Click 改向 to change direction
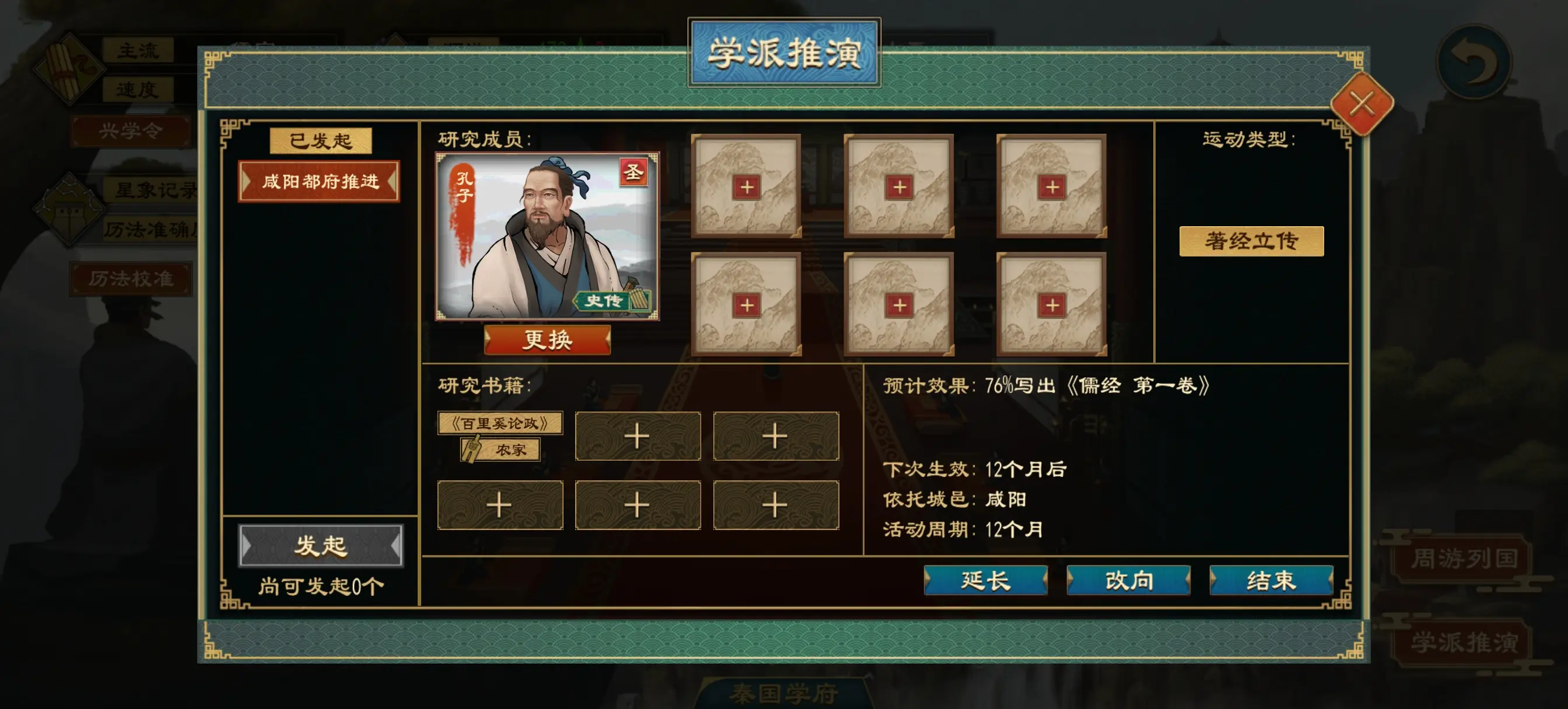The image size is (1568, 709). click(x=1130, y=582)
